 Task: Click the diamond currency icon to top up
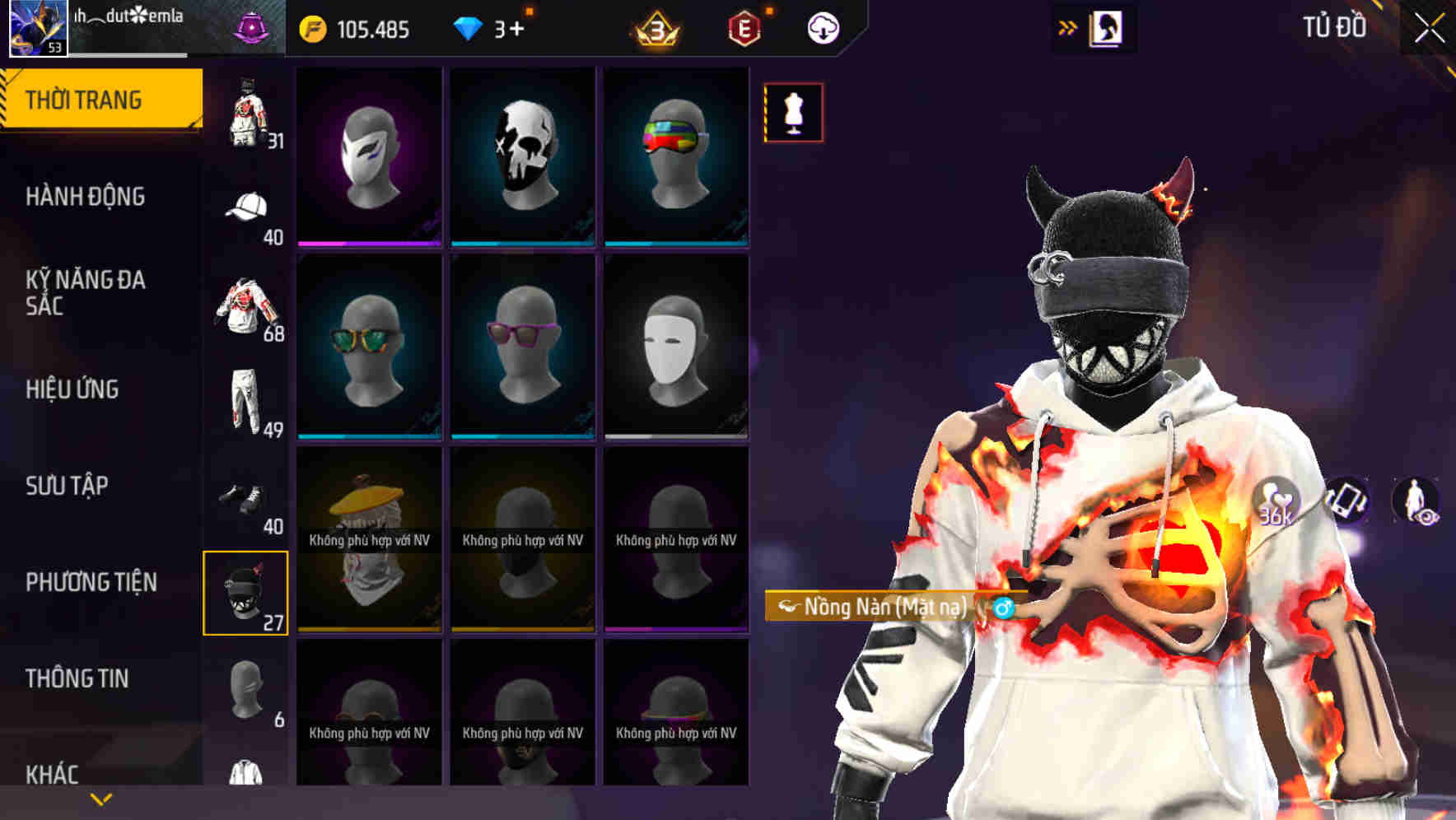467,26
